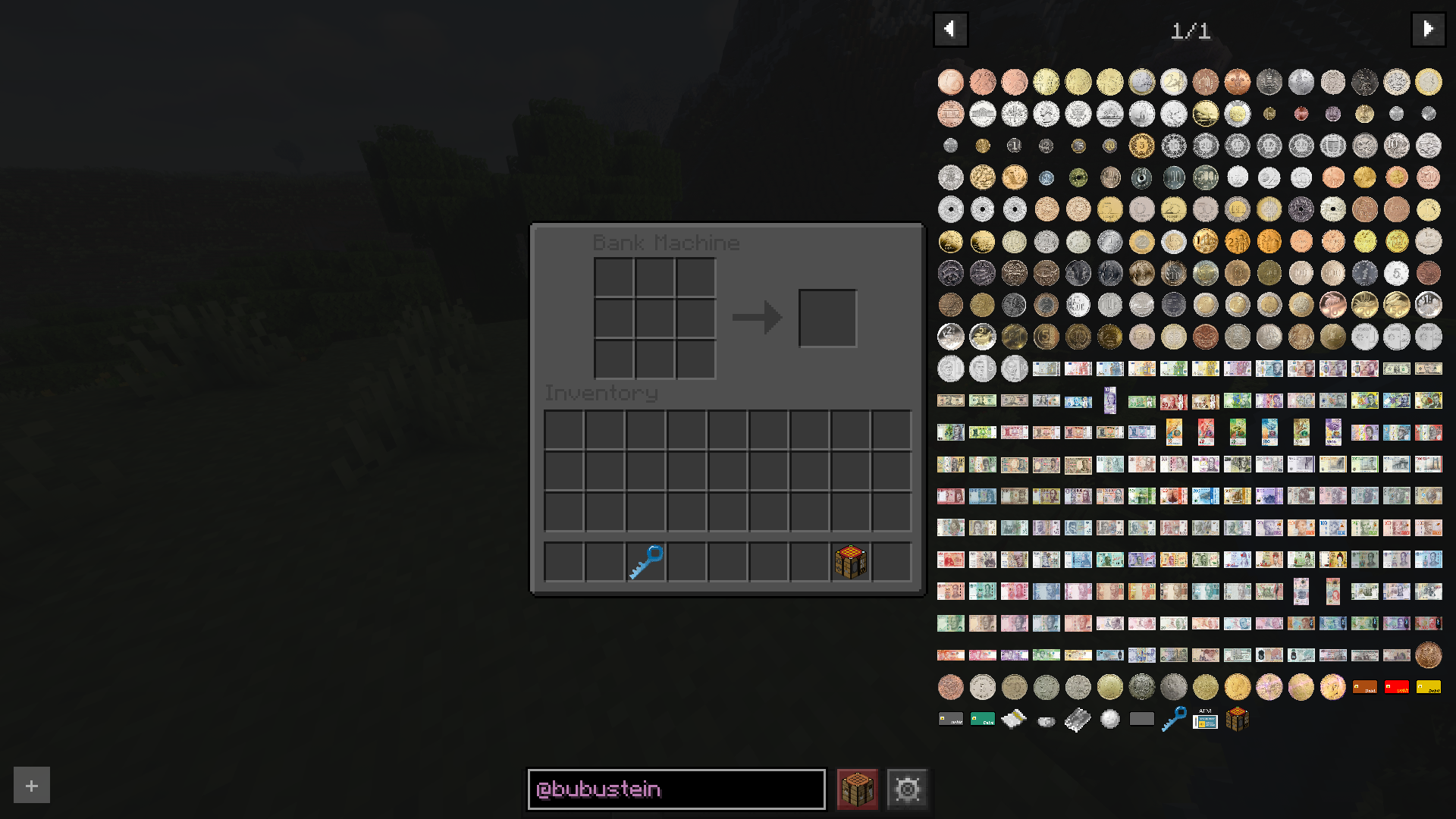Select the Bank Machine block at the item list end
This screenshot has width=1456, height=819.
[x=1237, y=718]
